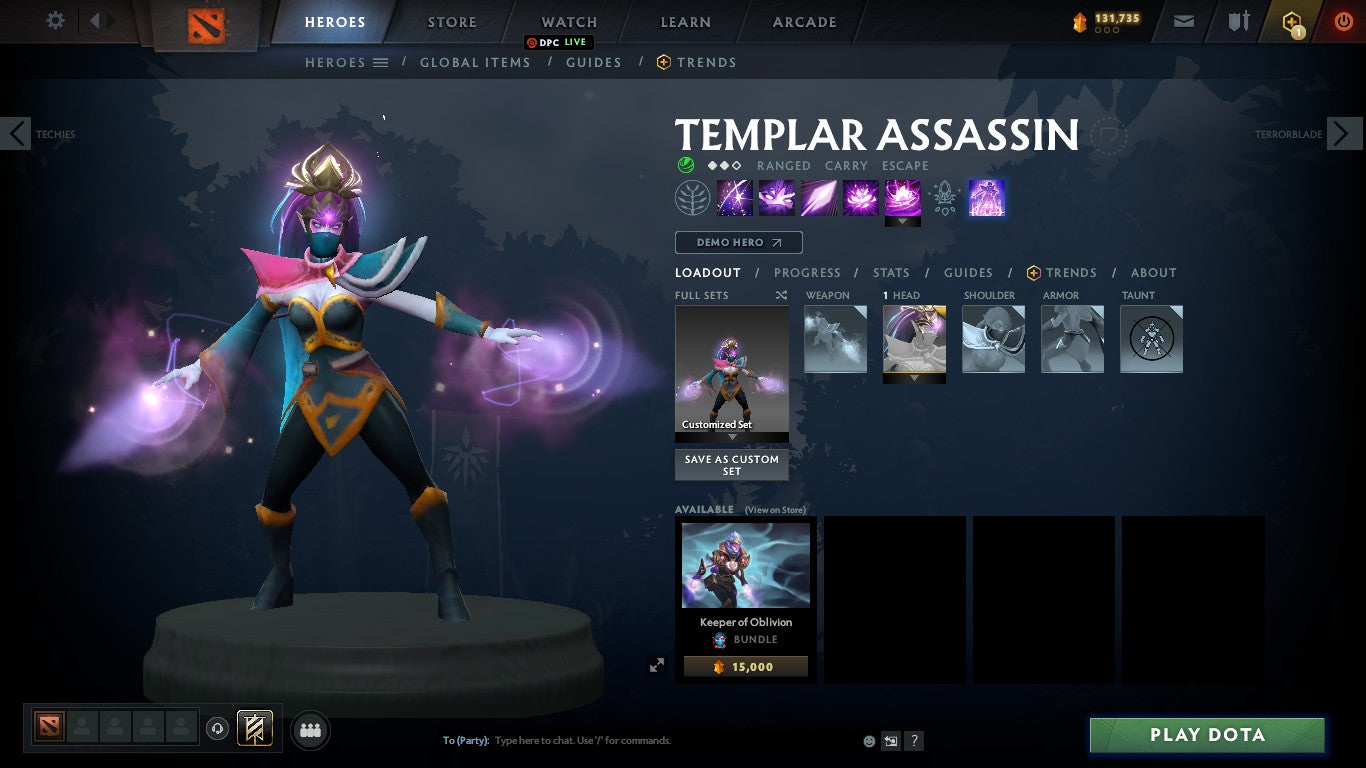1366x768 pixels.
Task: Click the emoticon smiley in chat bar
Action: 868,740
